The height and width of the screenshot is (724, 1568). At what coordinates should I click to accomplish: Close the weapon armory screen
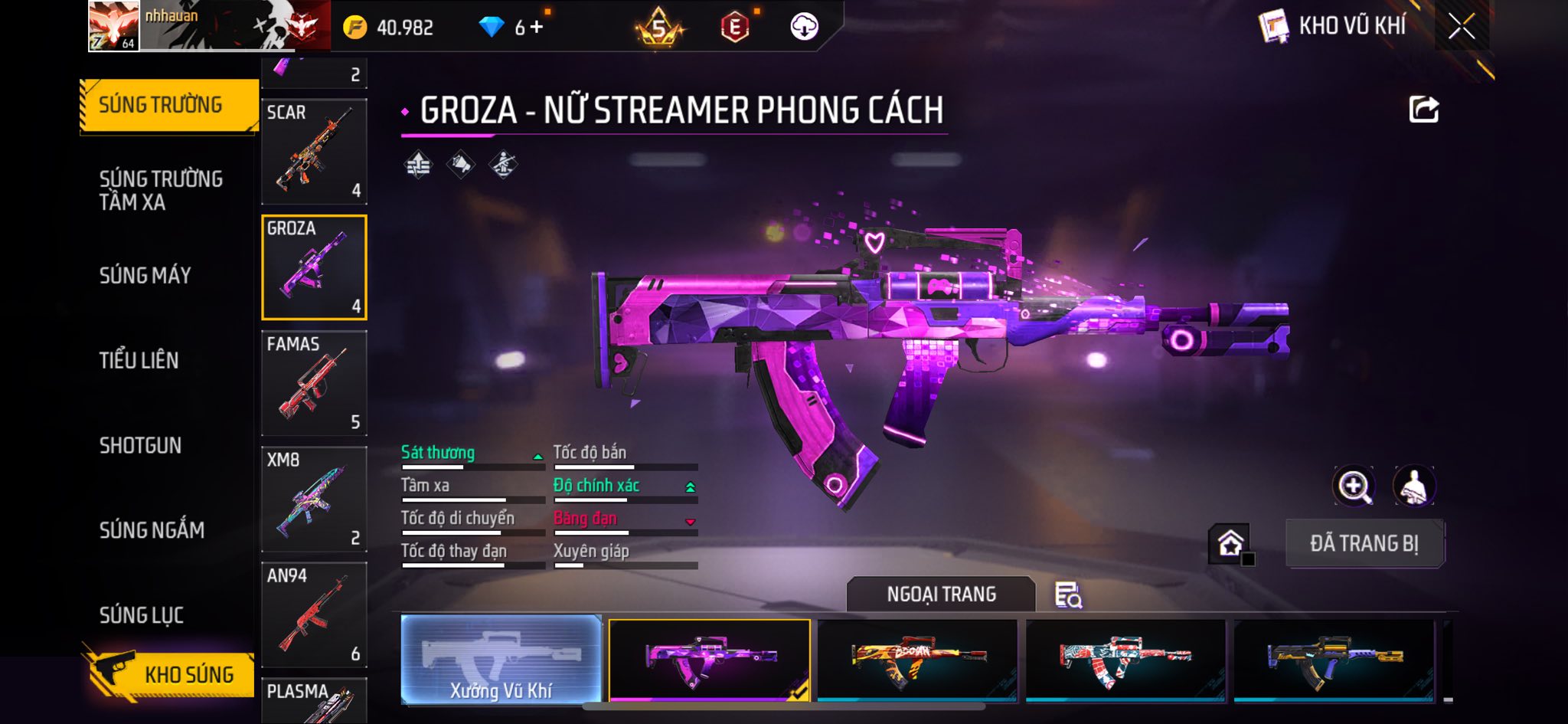coord(1461,27)
